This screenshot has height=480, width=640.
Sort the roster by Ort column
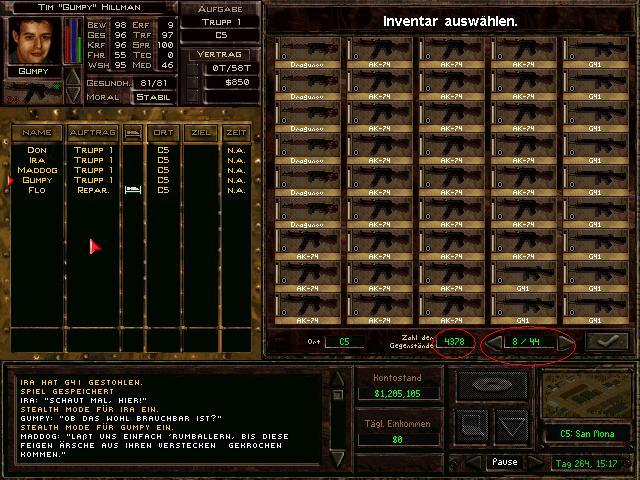162,132
